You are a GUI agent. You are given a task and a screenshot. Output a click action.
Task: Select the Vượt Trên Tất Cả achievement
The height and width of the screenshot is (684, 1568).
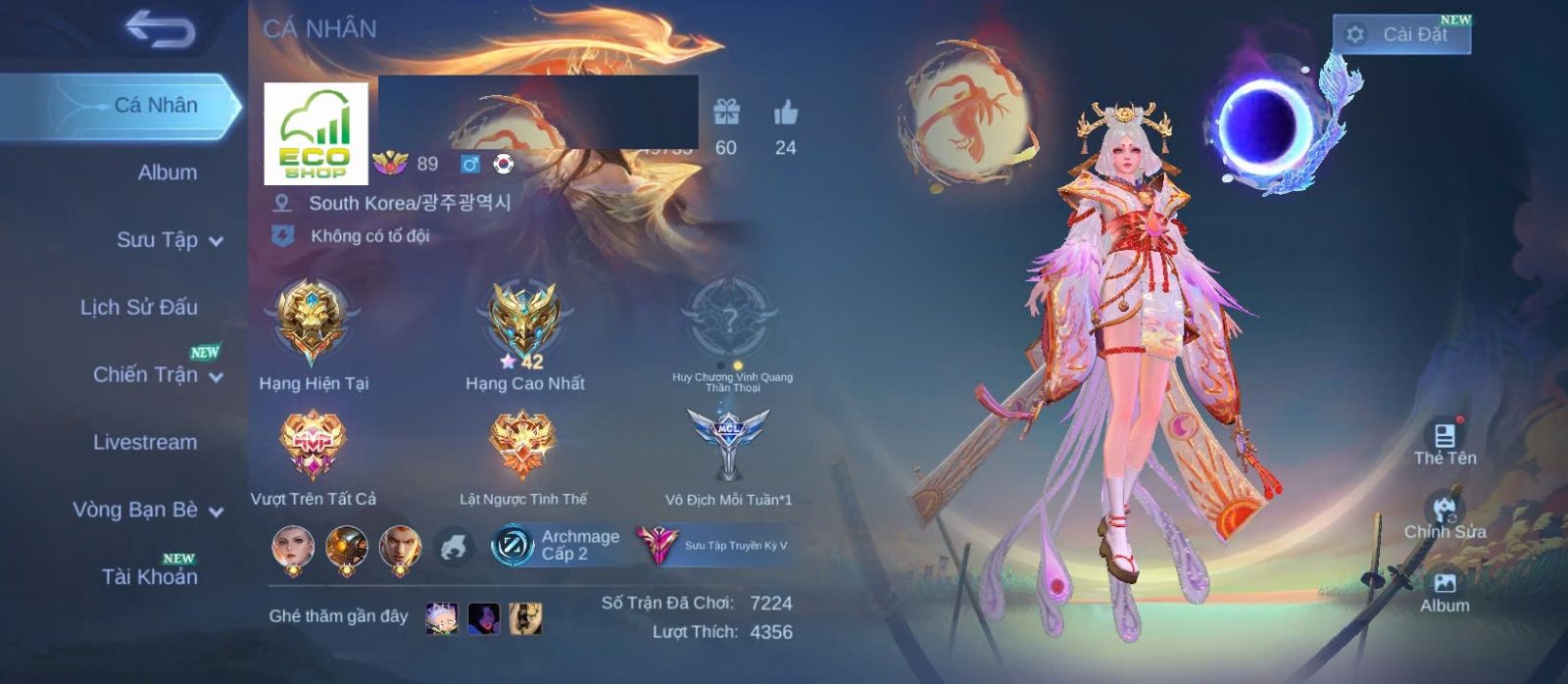(313, 446)
